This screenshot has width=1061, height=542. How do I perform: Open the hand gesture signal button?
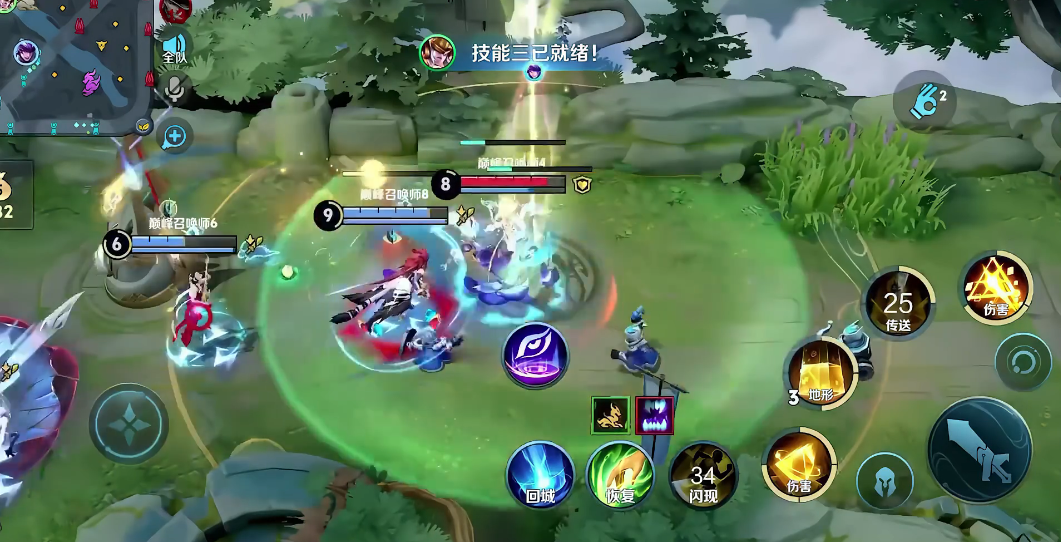924,99
